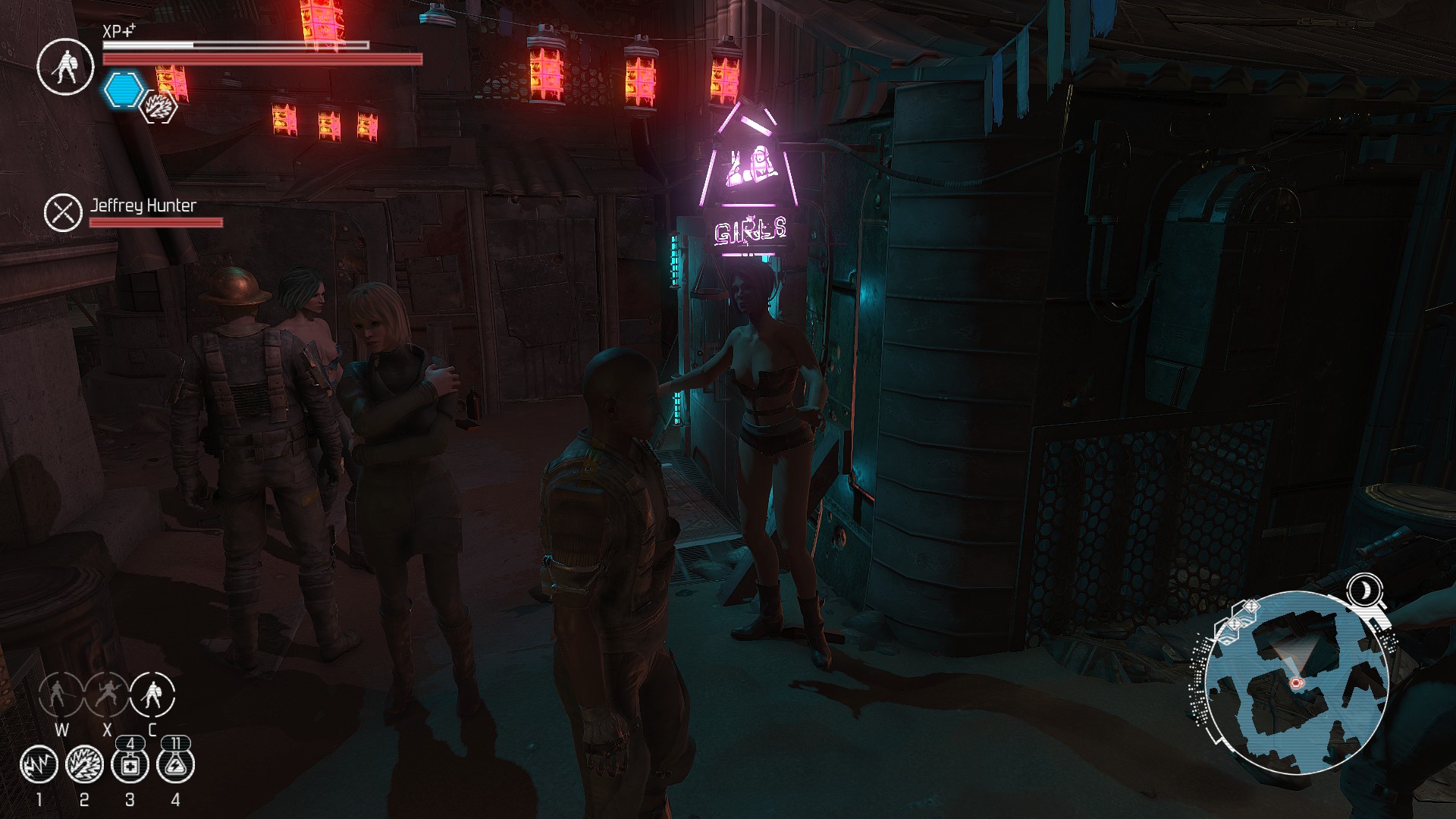Viewport: 1456px width, 819px height.
Task: Use the lightning flask item
Action: click(176, 764)
